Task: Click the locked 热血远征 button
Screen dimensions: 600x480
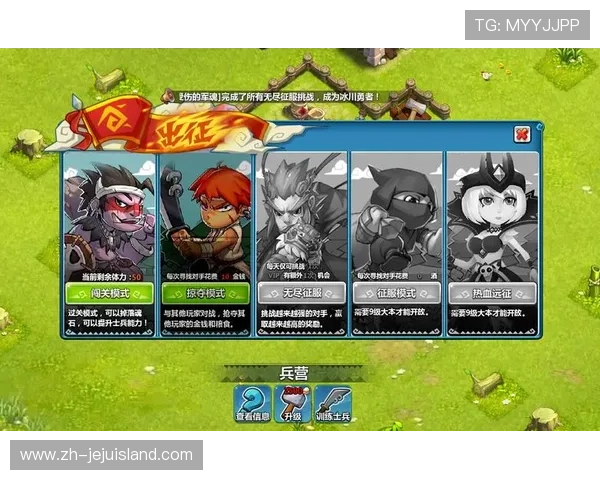Action: point(492,293)
